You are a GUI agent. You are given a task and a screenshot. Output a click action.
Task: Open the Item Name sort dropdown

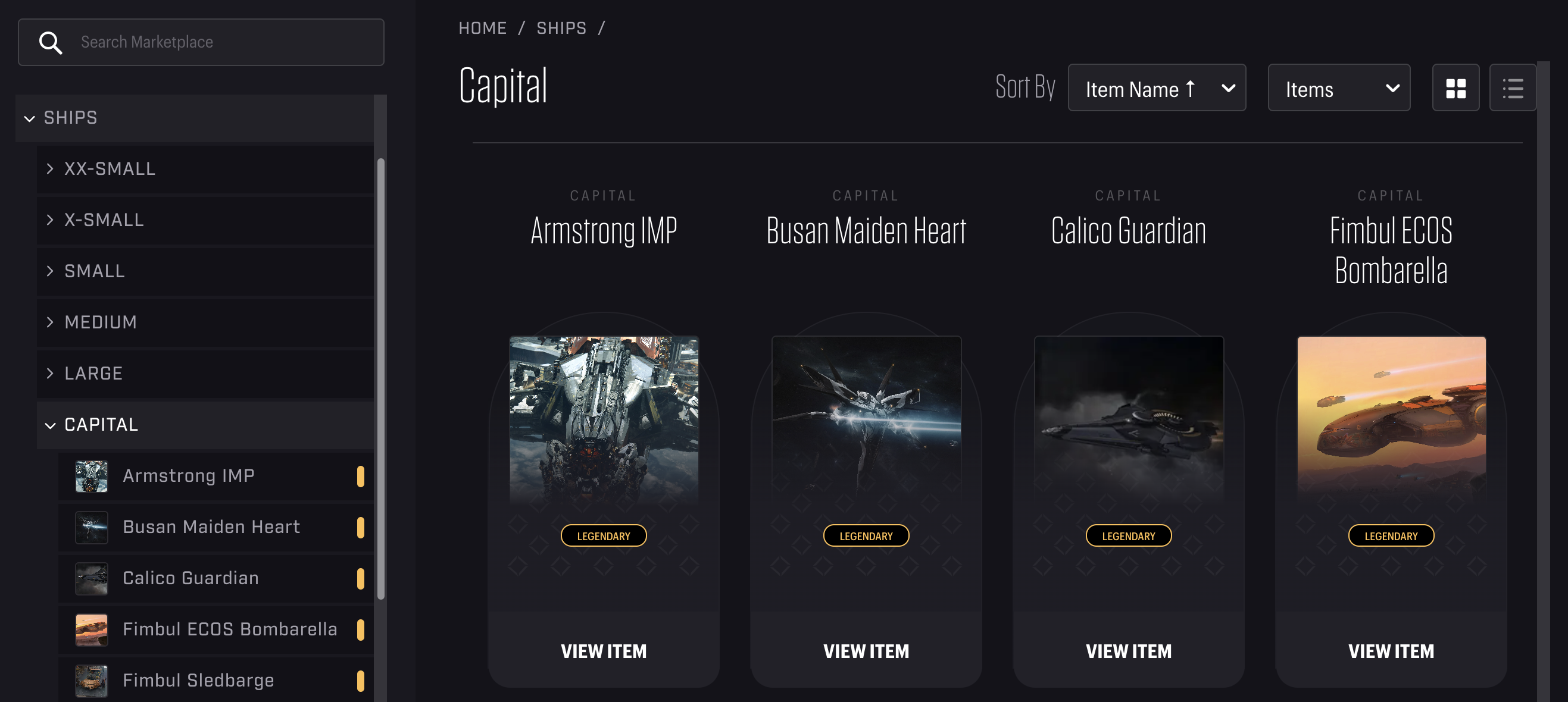(x=1157, y=88)
